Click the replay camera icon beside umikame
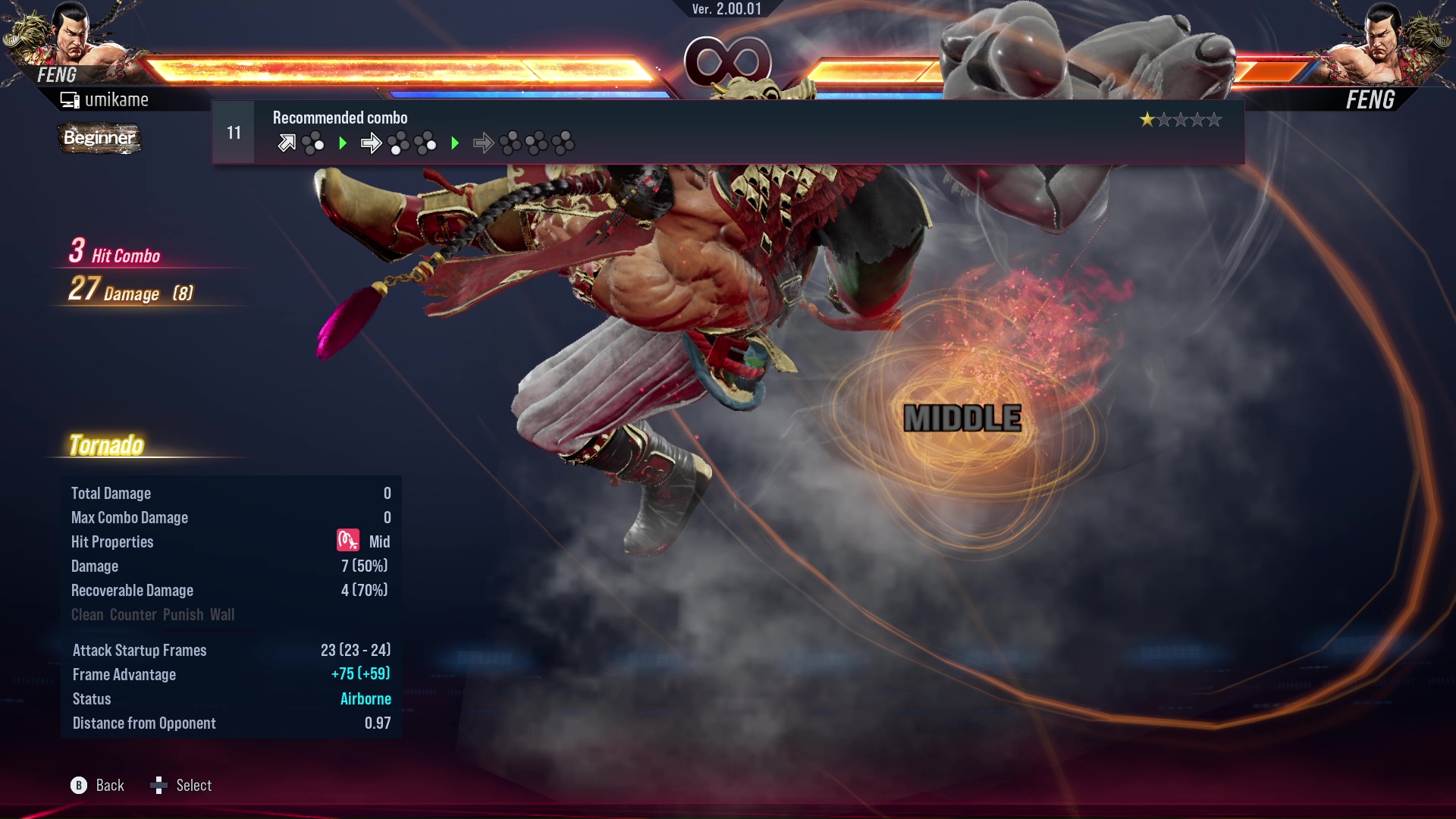Image resolution: width=1456 pixels, height=819 pixels. pyautogui.click(x=68, y=99)
